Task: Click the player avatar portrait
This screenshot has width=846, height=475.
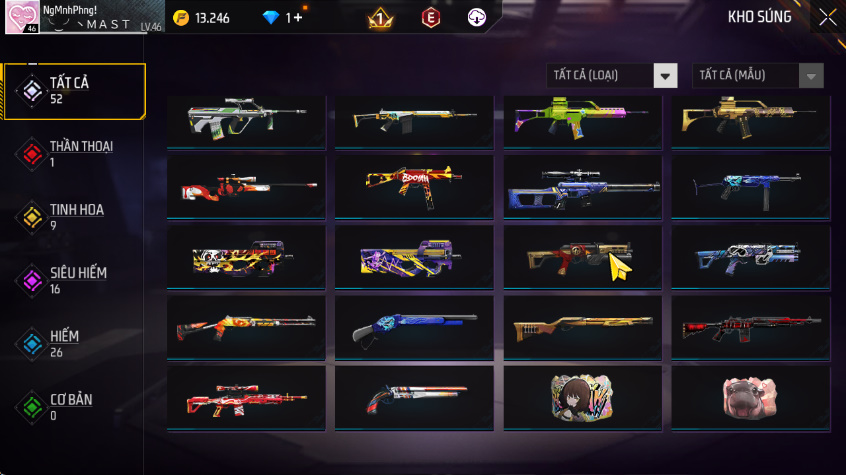Action: pyautogui.click(x=21, y=17)
